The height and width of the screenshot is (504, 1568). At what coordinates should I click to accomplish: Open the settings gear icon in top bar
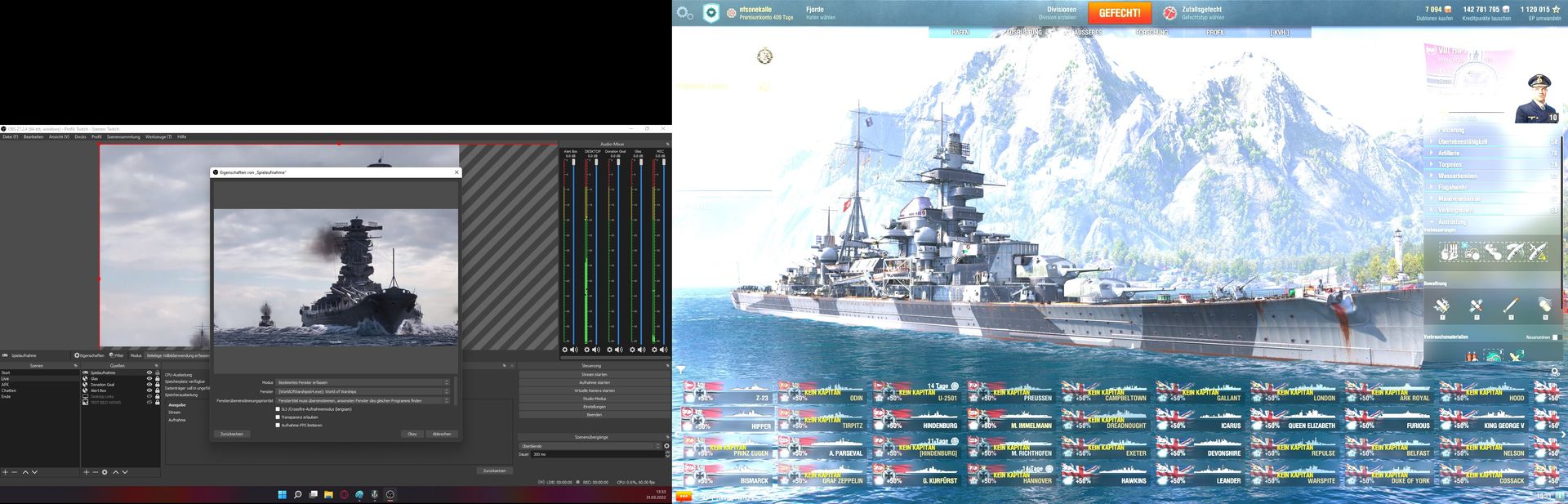(684, 13)
